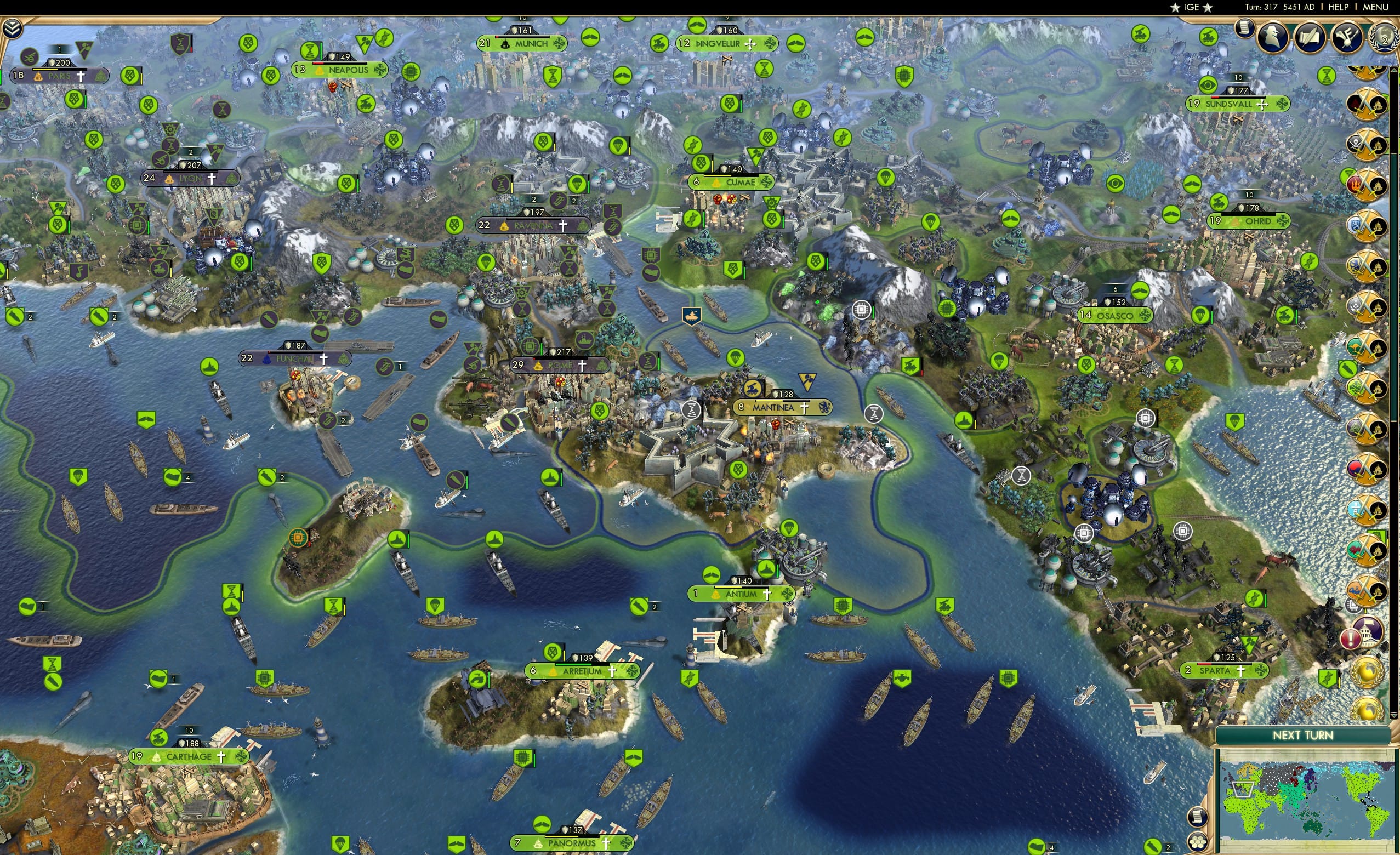Open the HELP screen
The image size is (1400, 855).
click(x=1340, y=7)
